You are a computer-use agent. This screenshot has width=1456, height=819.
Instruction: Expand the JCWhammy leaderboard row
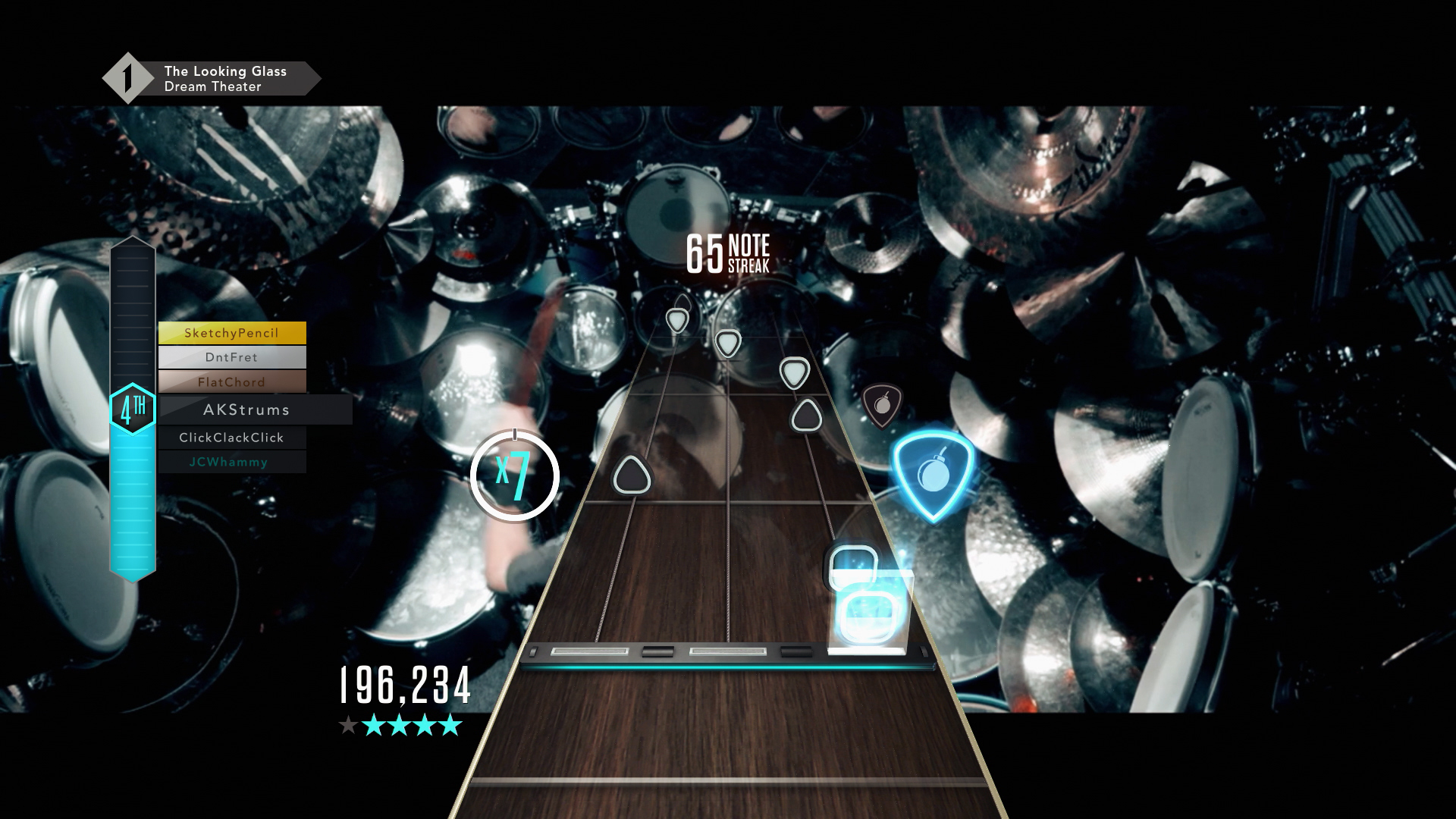[231, 462]
